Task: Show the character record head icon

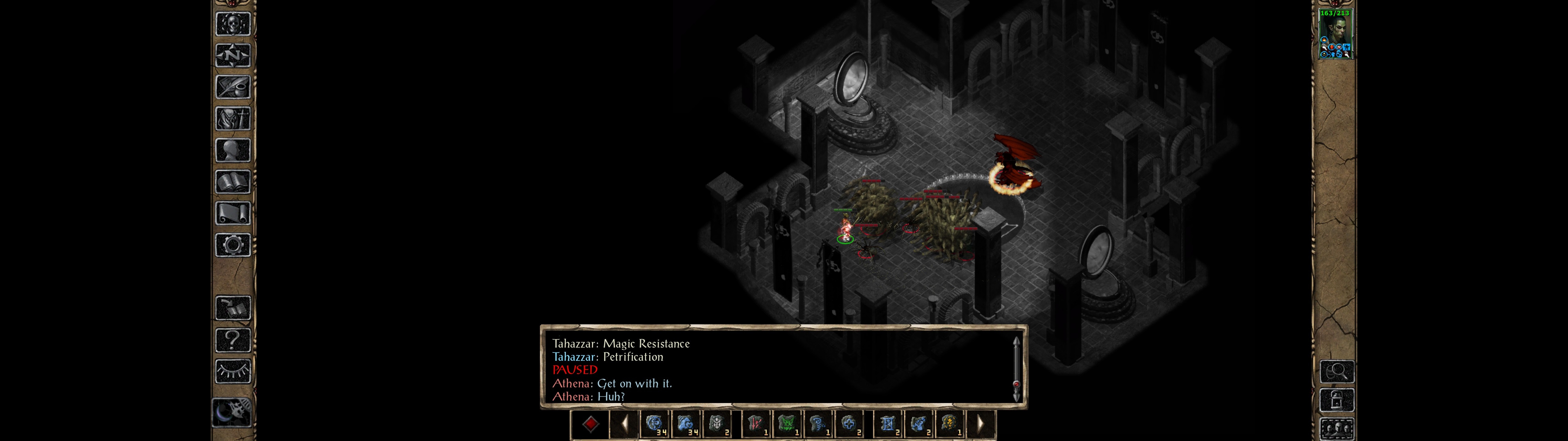Action: [232, 150]
